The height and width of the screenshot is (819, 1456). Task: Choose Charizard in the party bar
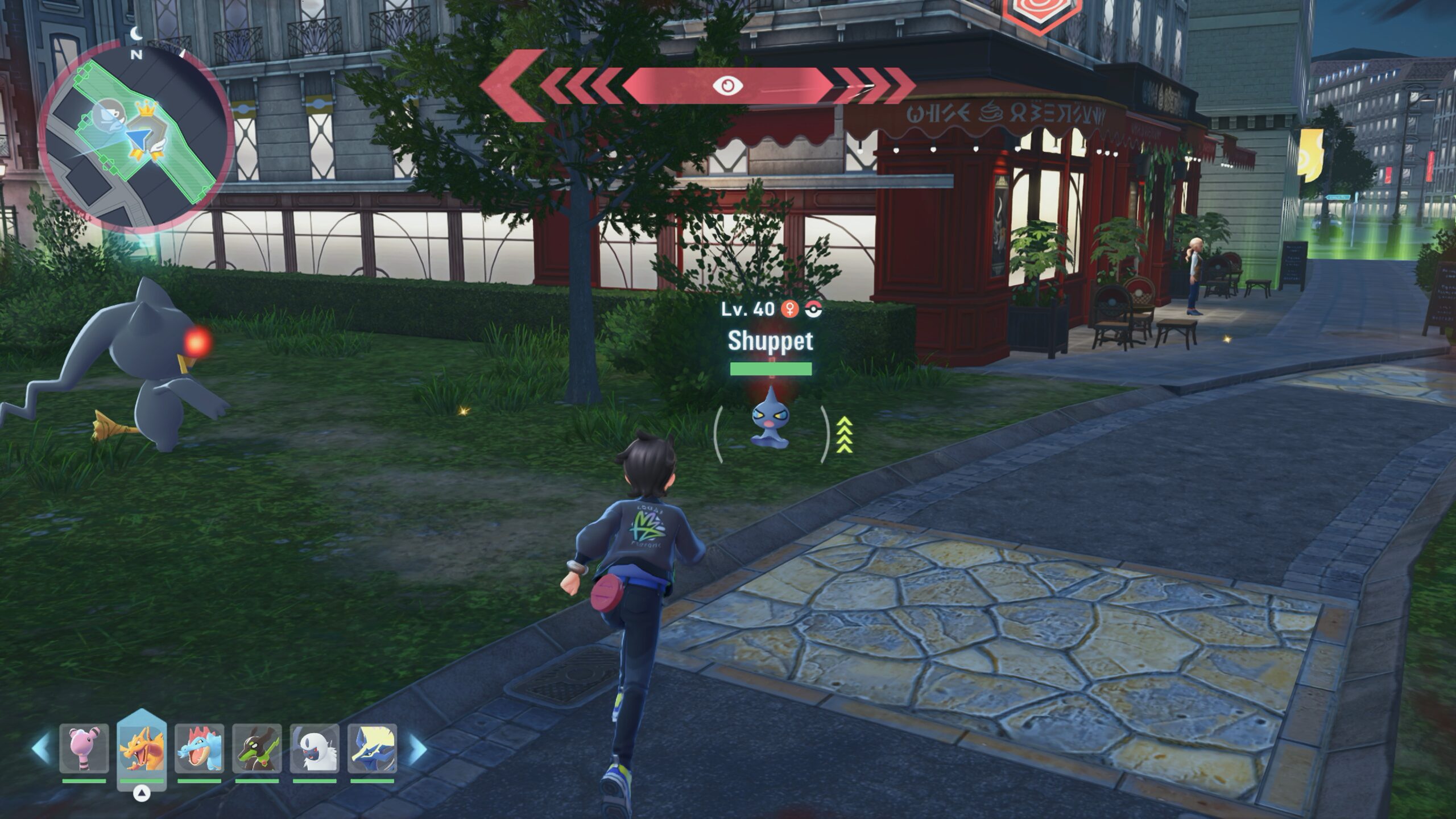tap(142, 748)
